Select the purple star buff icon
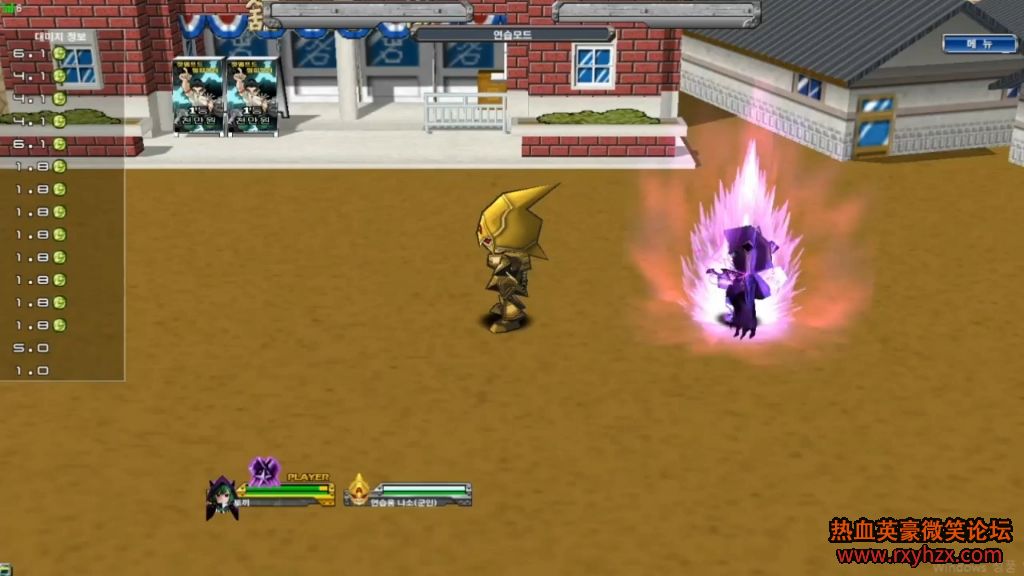 (x=264, y=469)
